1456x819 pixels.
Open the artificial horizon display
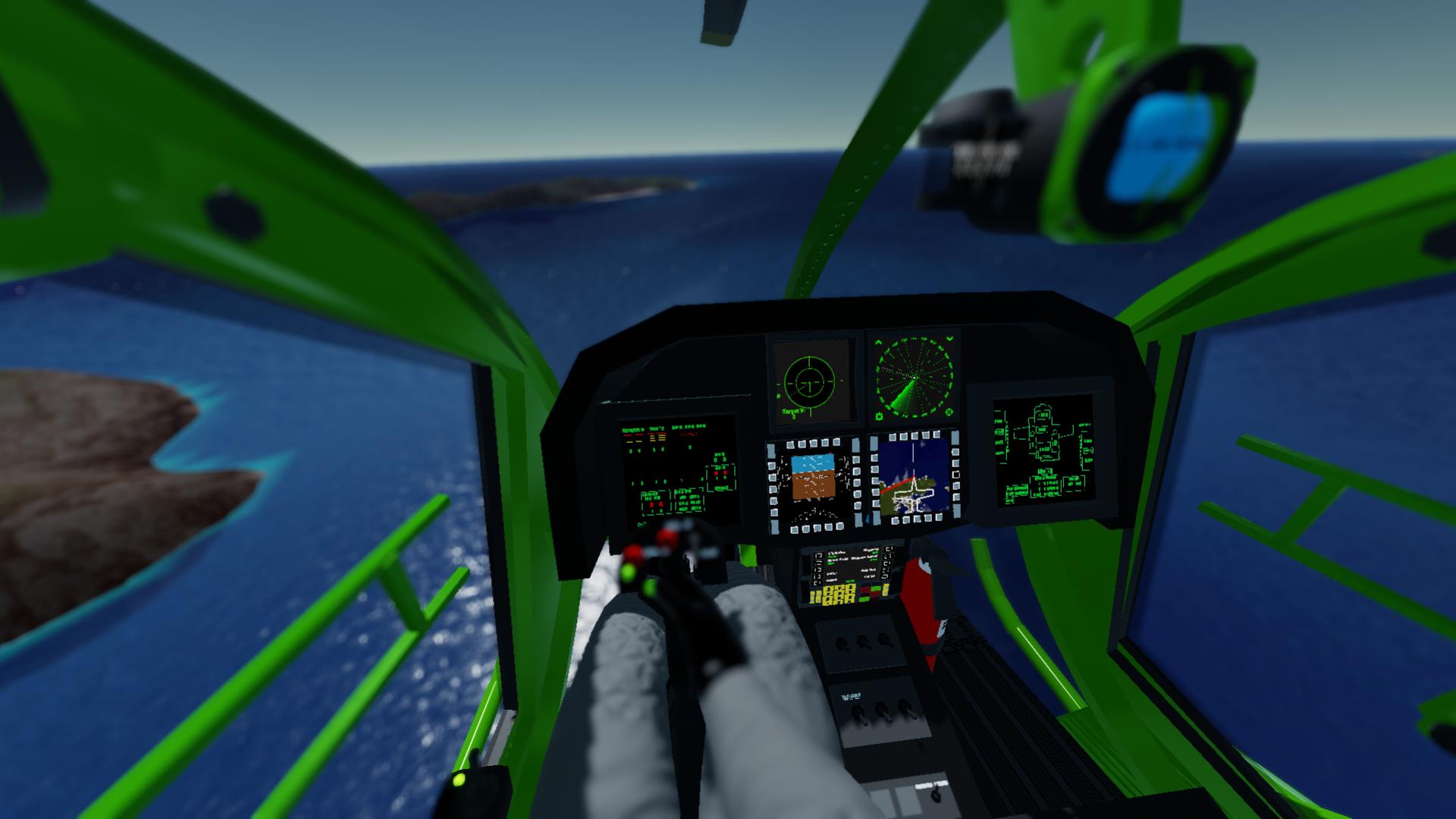coord(812,476)
